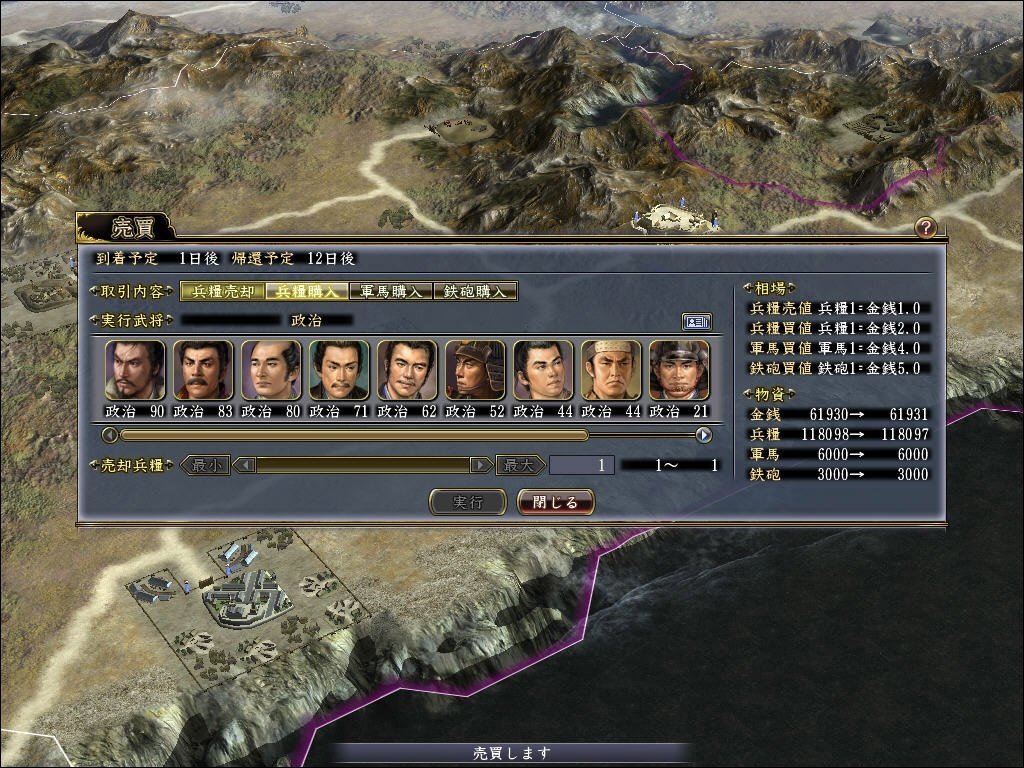Set amount to minimum with 最小
The height and width of the screenshot is (768, 1024).
tap(206, 465)
